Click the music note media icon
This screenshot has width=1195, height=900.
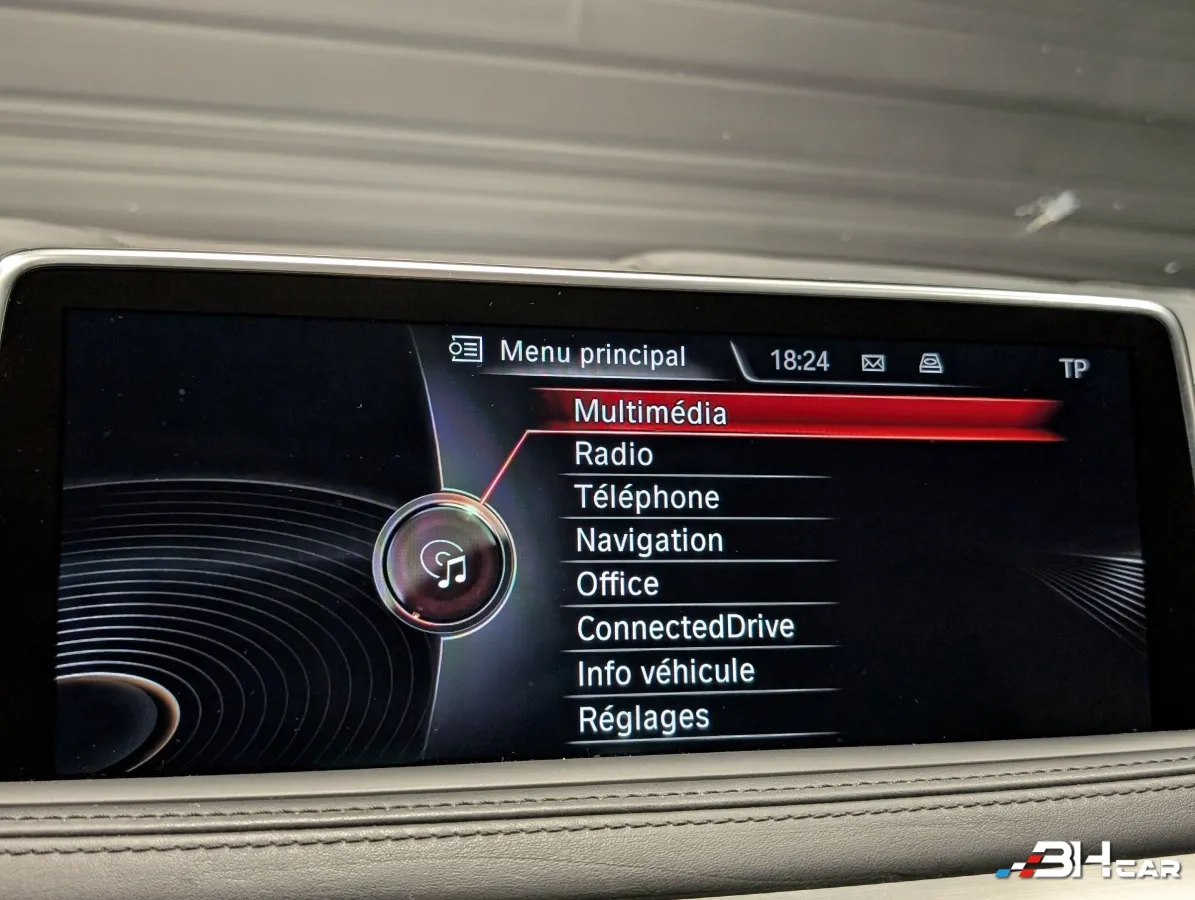446,563
